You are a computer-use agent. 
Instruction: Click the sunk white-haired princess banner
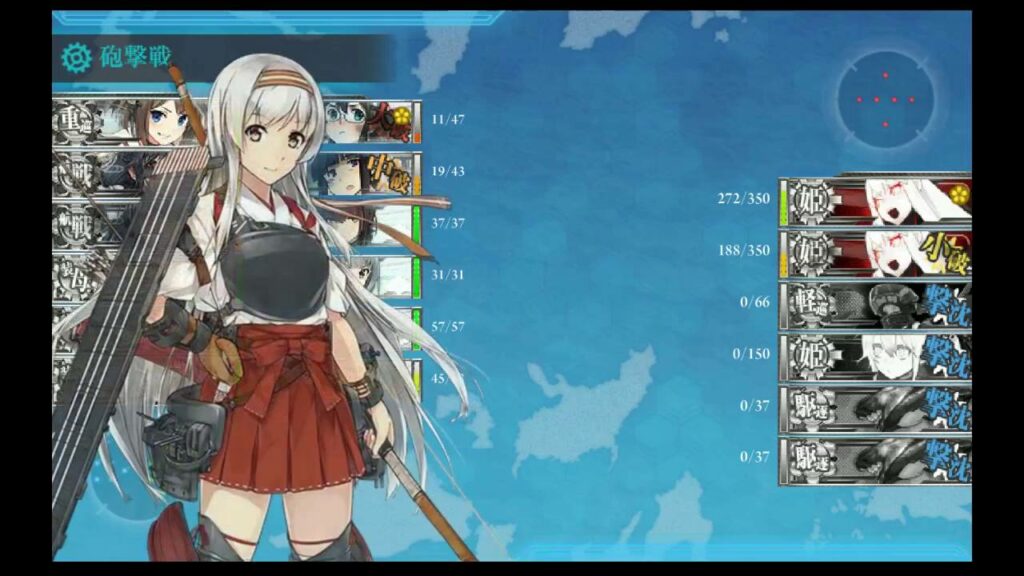[x=876, y=355]
